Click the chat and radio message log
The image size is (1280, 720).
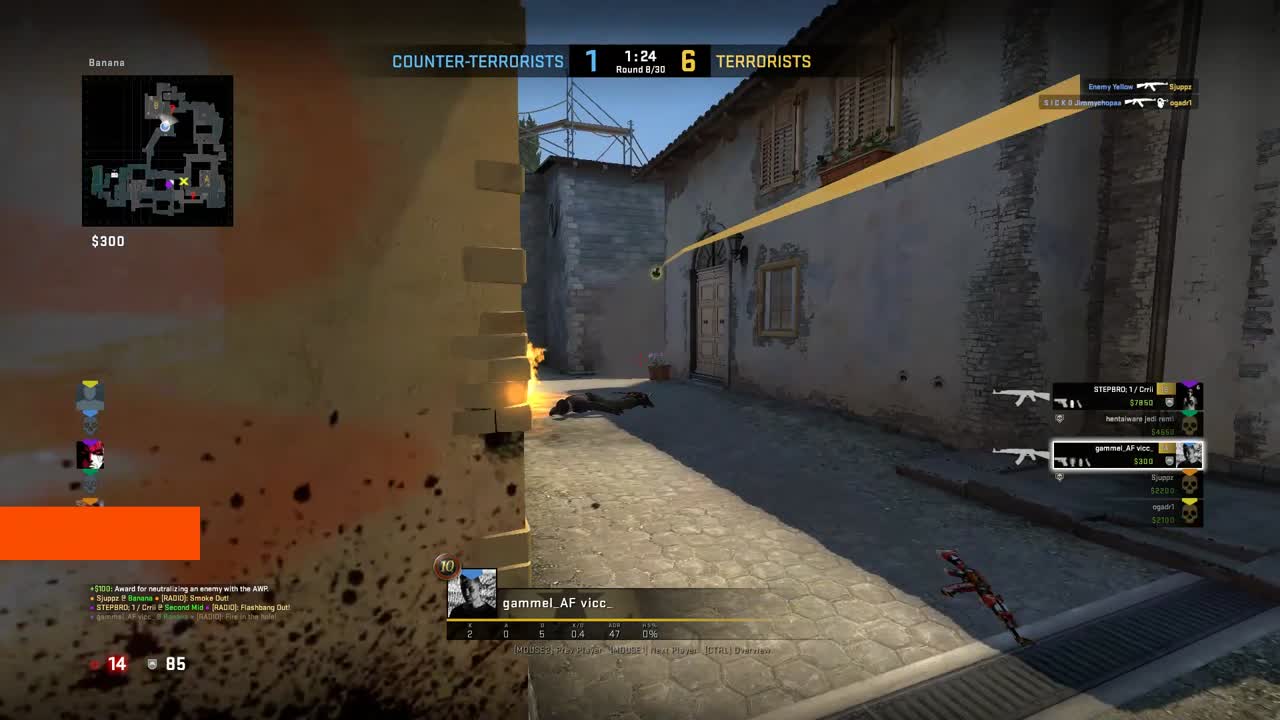click(190, 603)
